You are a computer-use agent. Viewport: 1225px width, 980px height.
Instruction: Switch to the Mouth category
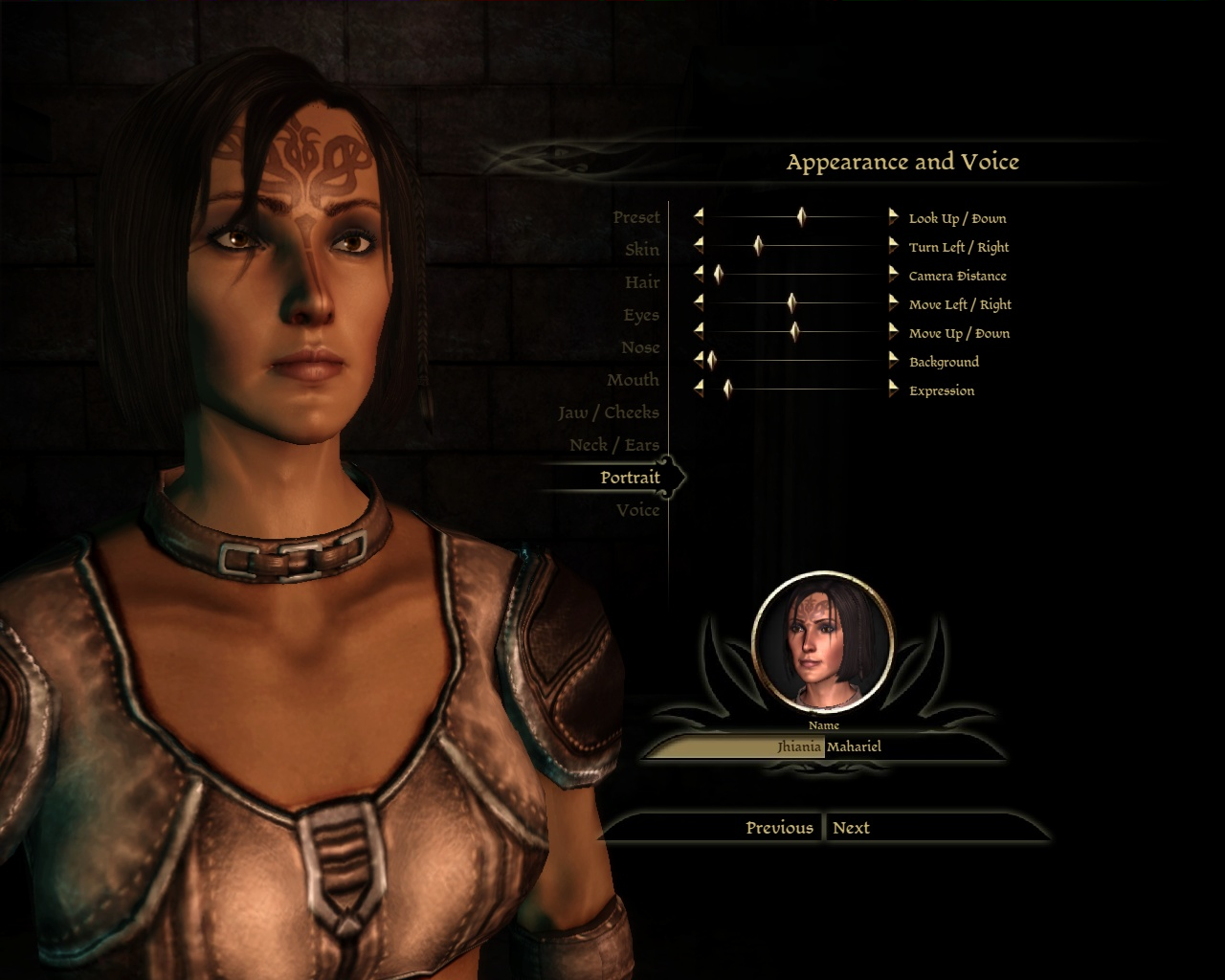click(633, 380)
